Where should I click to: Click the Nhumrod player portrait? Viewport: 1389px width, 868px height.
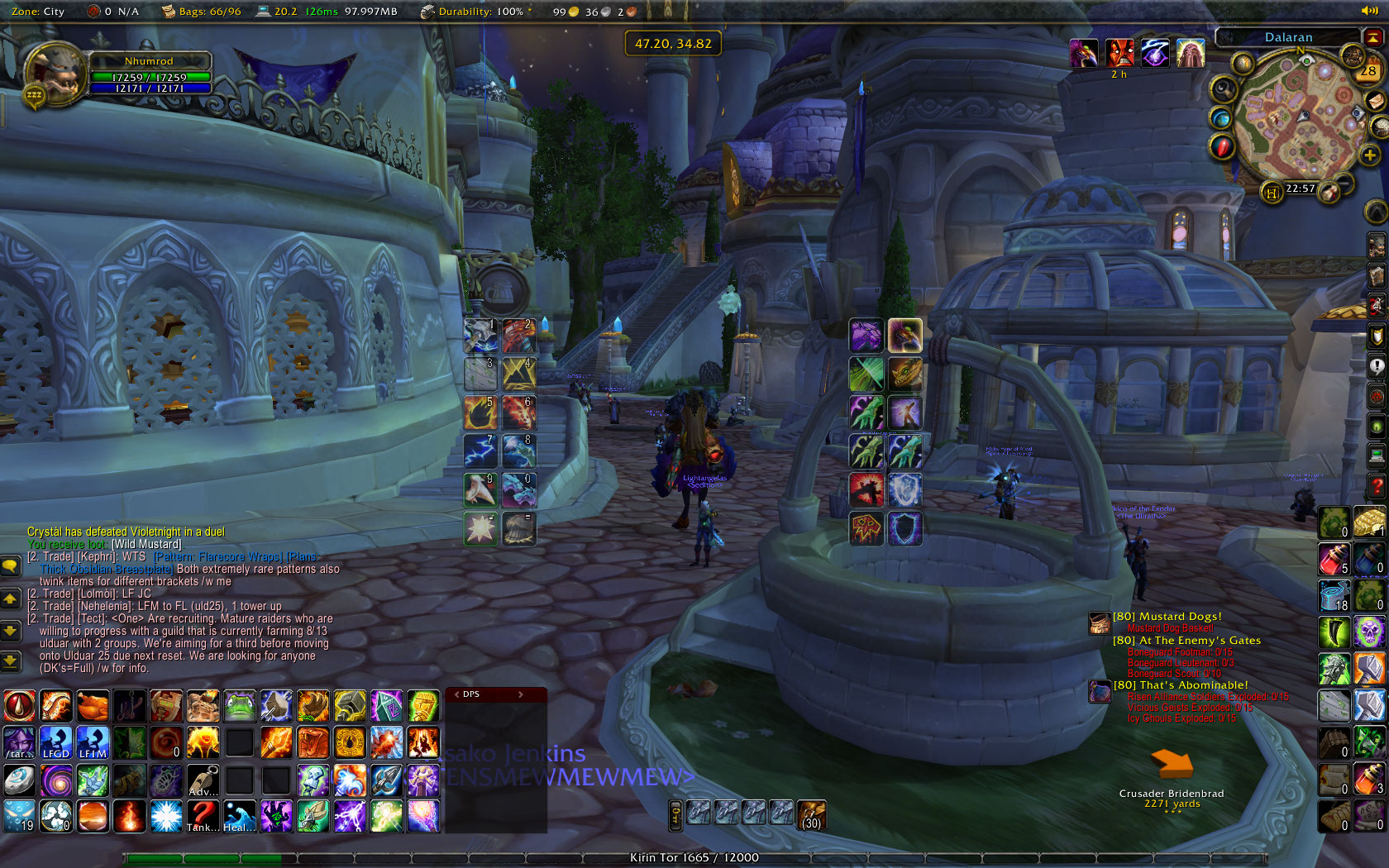56,73
